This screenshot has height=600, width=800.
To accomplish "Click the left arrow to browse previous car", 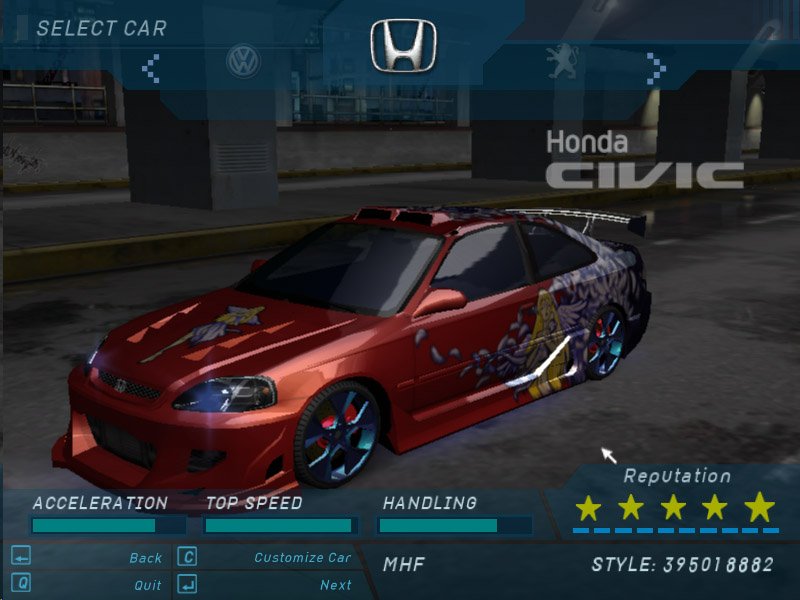I will [x=151, y=67].
